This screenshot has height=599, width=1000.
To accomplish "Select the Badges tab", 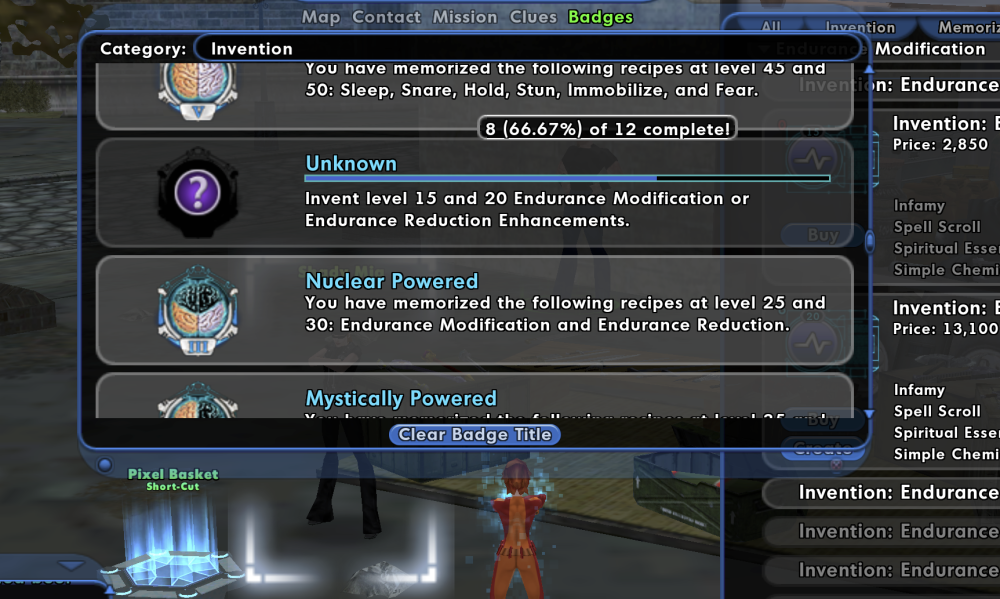I will 600,17.
